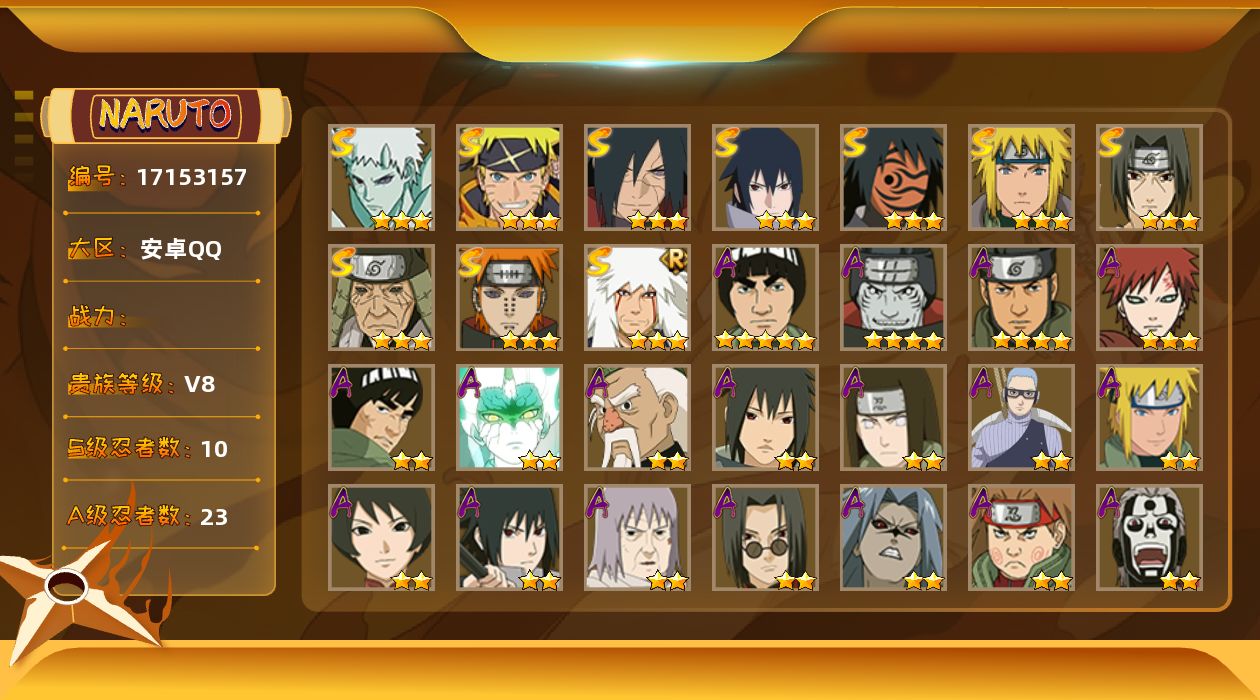Choose the glowing green-eyed white figure portrait

(x=509, y=417)
